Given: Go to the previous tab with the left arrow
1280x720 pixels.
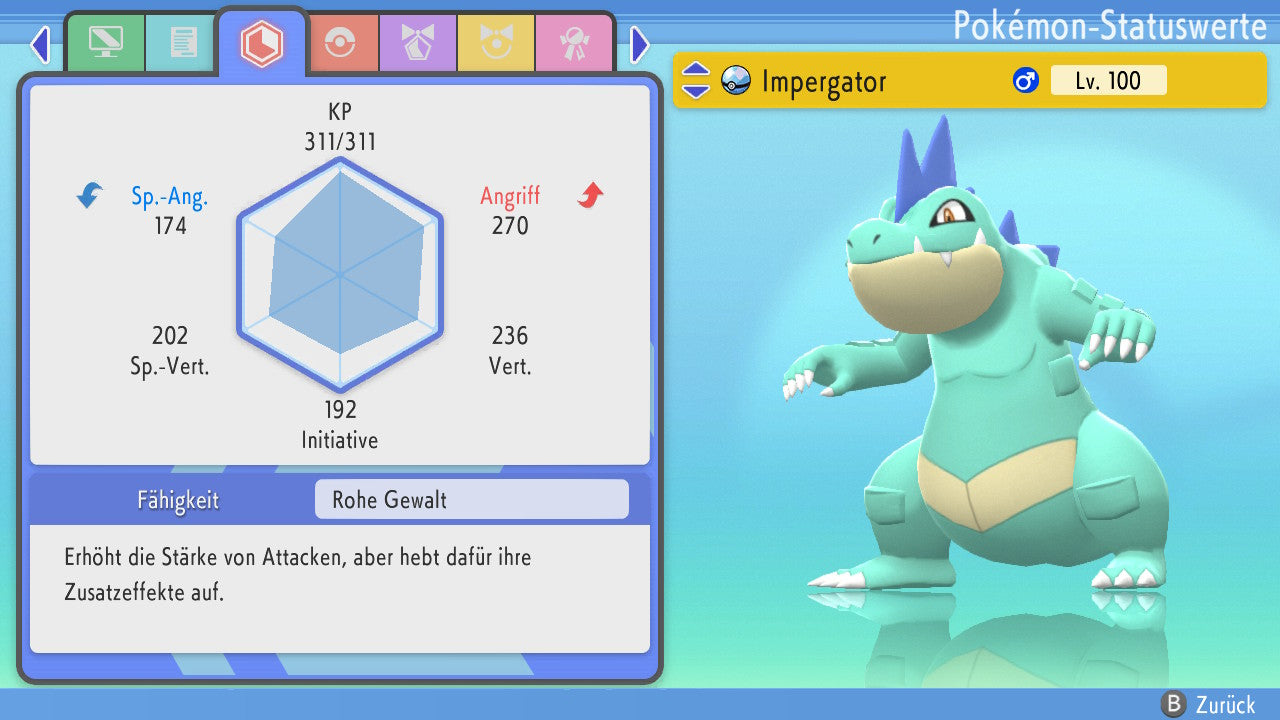Looking at the screenshot, I should pyautogui.click(x=39, y=44).
